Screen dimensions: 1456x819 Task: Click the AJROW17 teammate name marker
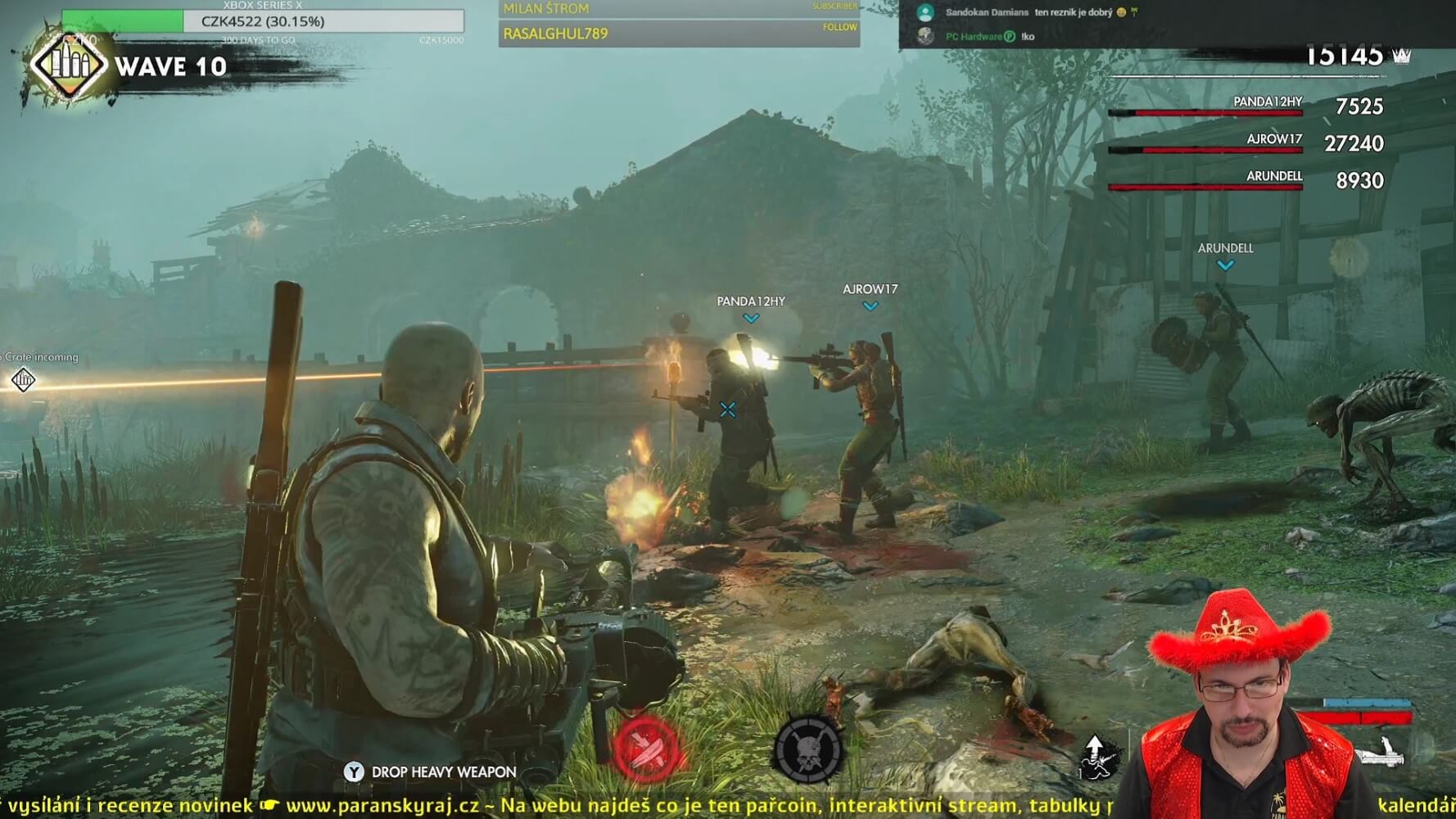pyautogui.click(x=870, y=290)
